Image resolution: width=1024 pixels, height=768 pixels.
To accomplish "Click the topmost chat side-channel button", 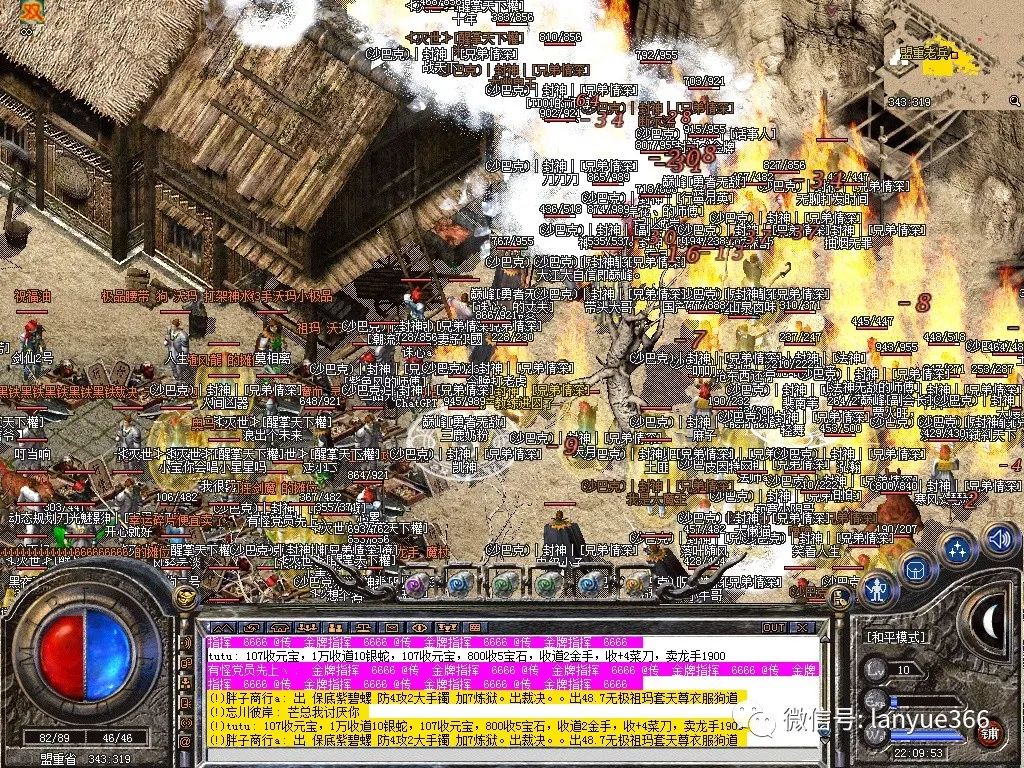I will (x=186, y=641).
